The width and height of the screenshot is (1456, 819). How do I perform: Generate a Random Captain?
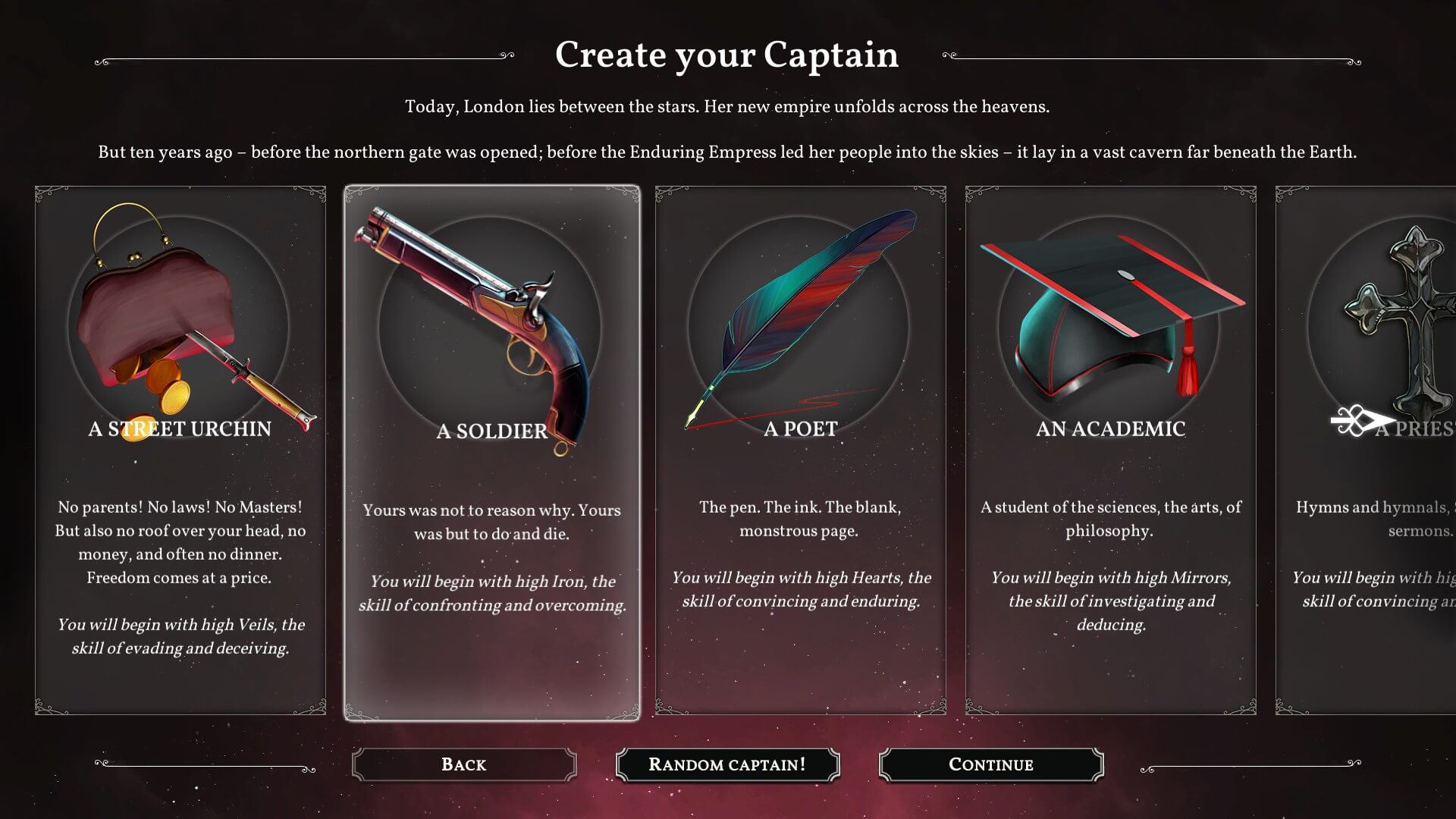coord(727,764)
